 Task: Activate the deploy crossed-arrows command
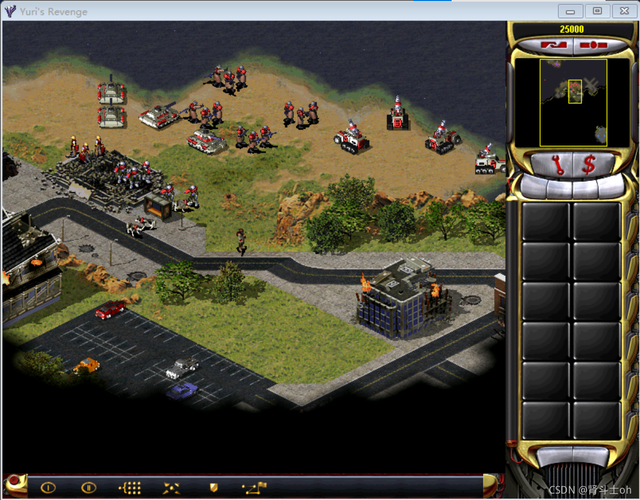pyautogui.click(x=172, y=487)
